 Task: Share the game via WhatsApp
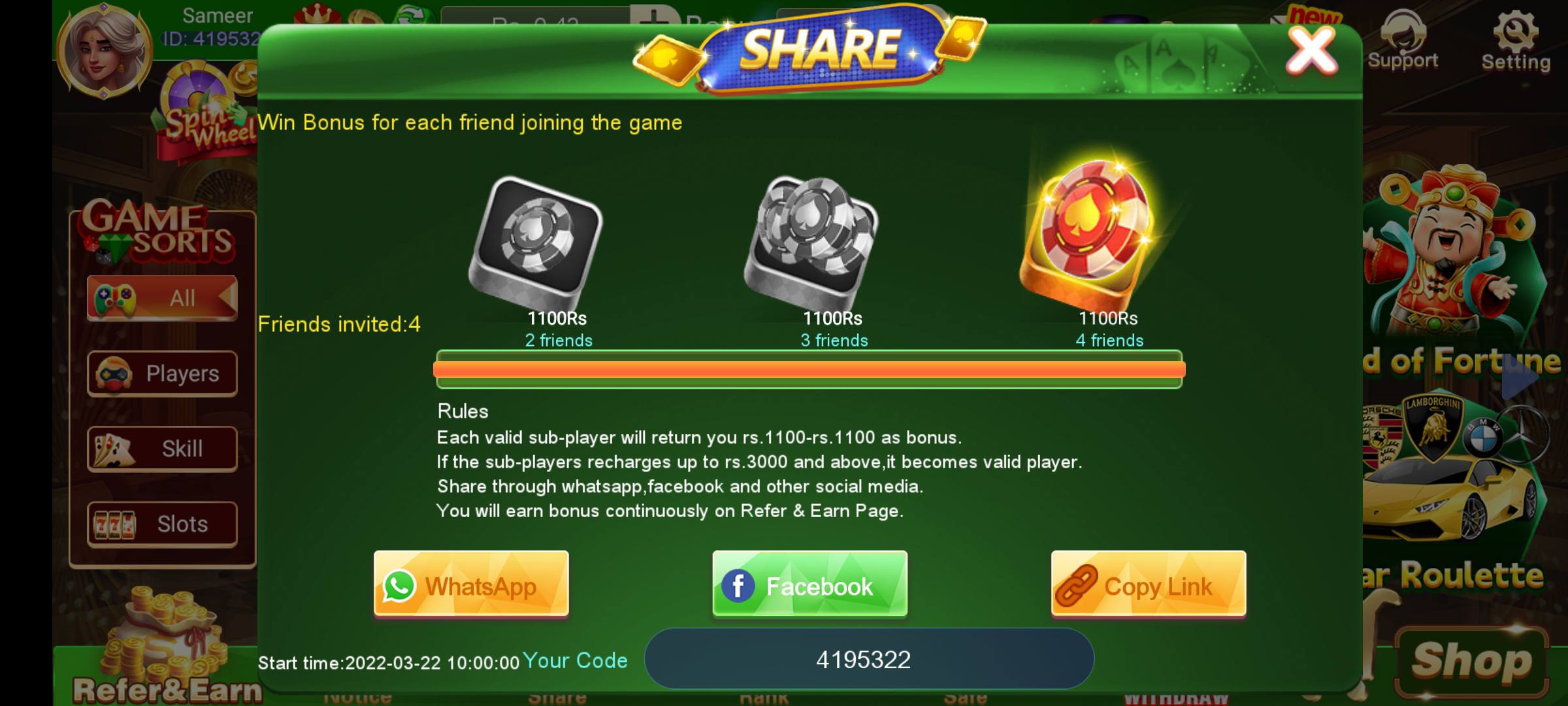click(x=470, y=585)
